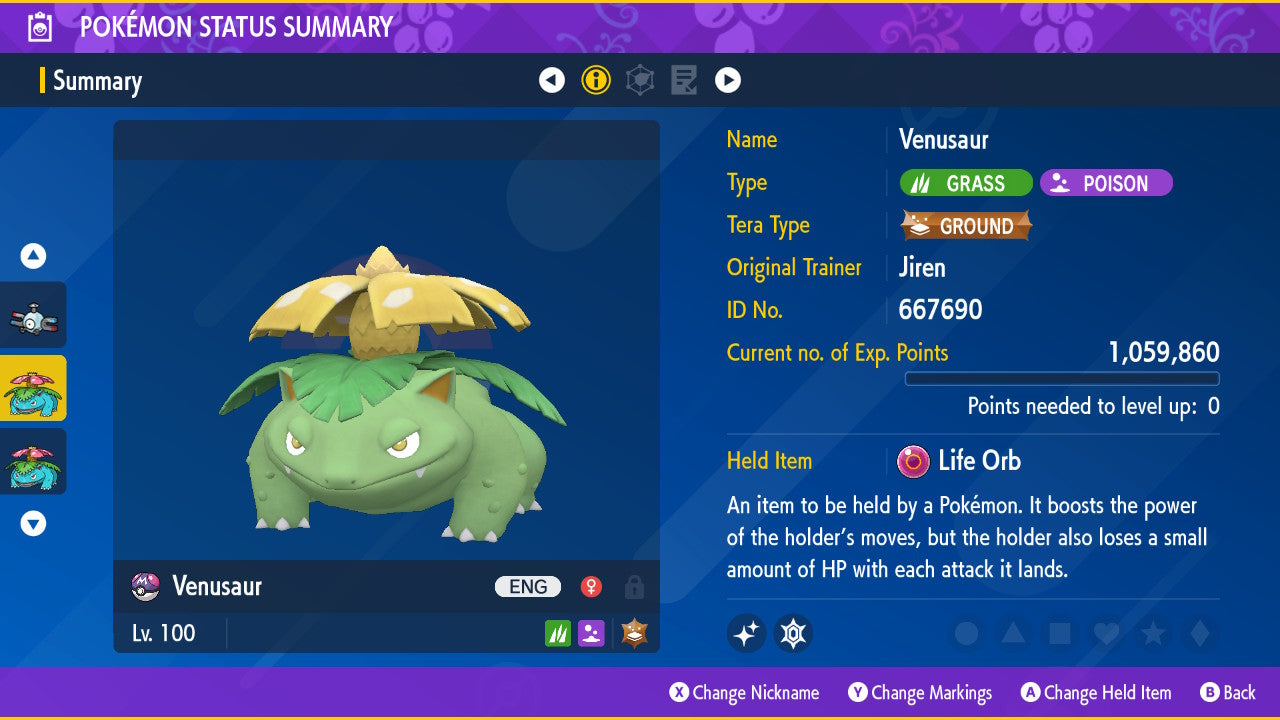1280x720 pixels.
Task: Go to the next summary page arrow
Action: coord(728,81)
